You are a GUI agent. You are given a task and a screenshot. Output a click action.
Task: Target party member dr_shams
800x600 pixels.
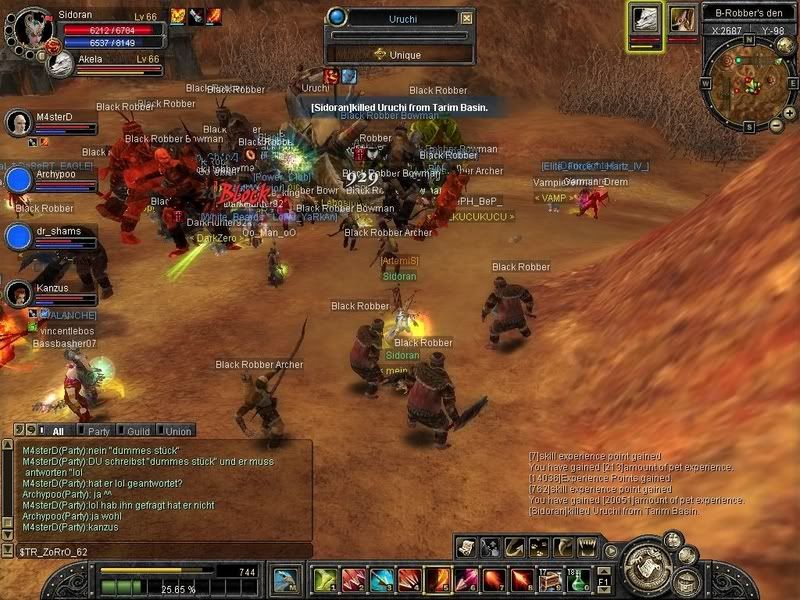(x=19, y=237)
